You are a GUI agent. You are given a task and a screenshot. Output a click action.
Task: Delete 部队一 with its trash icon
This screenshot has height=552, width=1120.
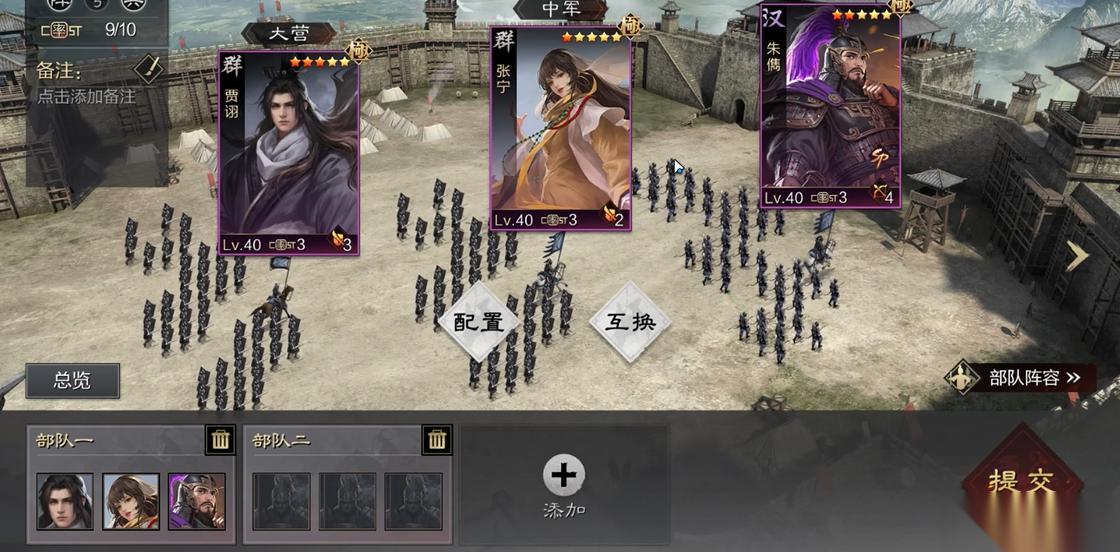coord(221,440)
